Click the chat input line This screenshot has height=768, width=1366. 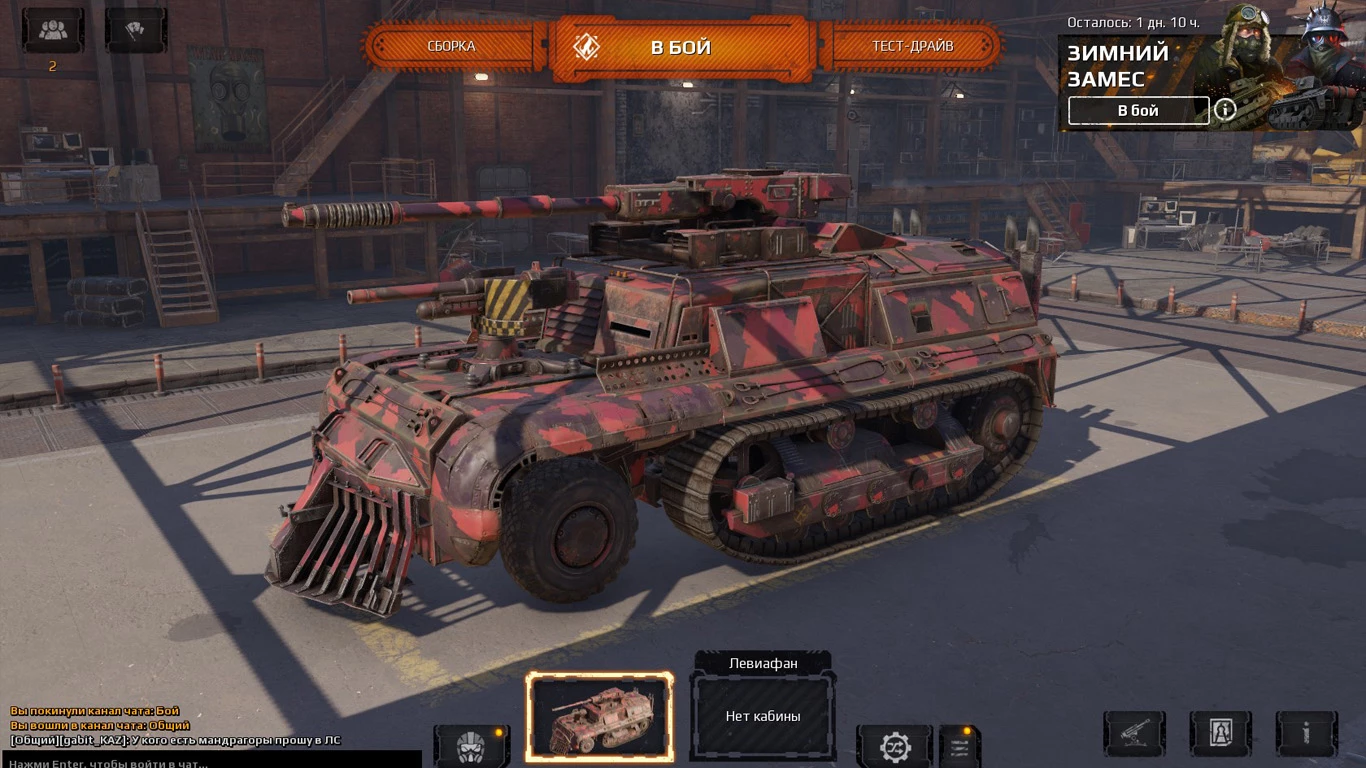tap(210, 762)
